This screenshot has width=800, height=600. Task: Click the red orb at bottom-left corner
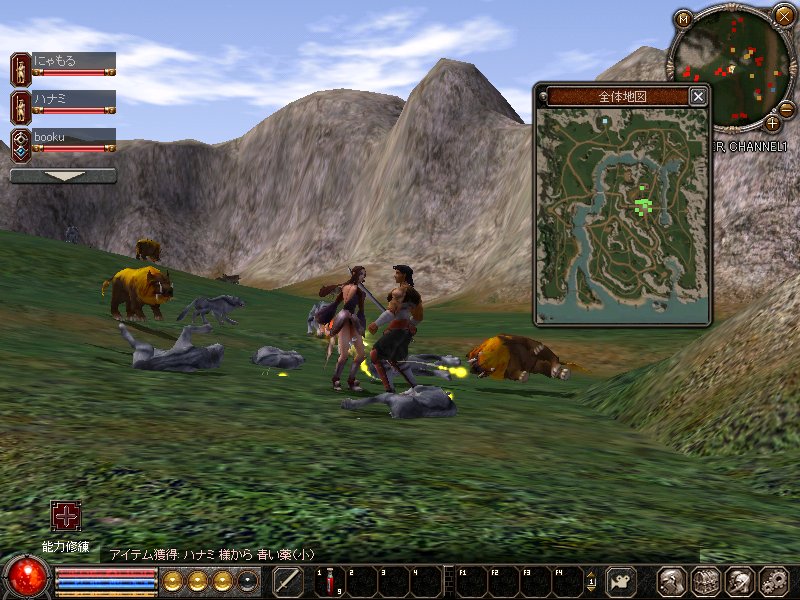(x=26, y=578)
